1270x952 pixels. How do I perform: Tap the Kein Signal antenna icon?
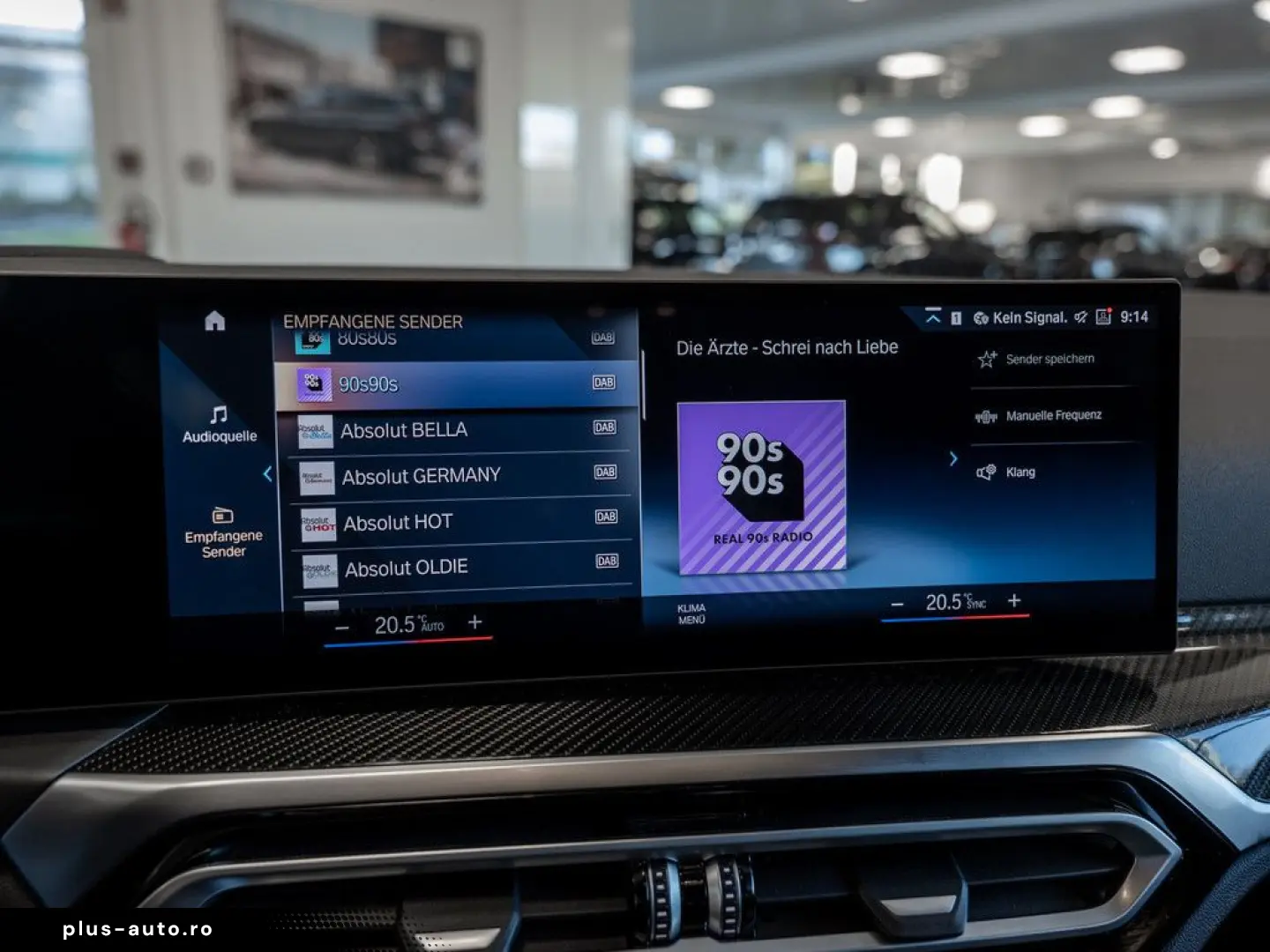[981, 318]
